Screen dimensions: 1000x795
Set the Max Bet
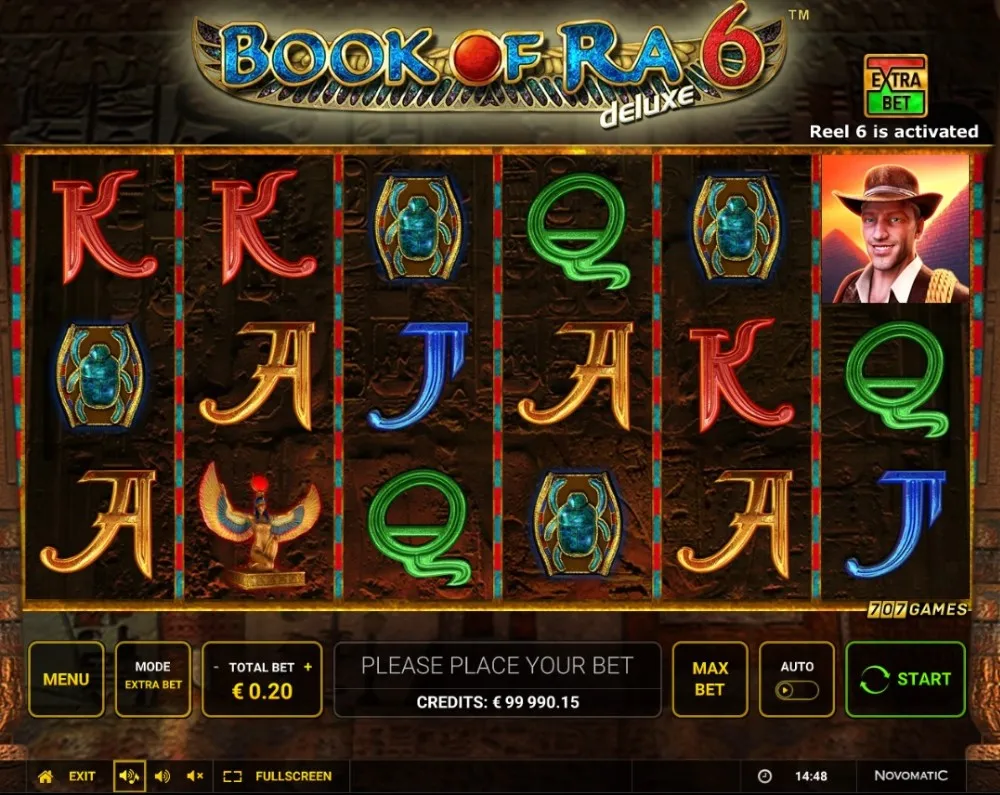point(709,679)
